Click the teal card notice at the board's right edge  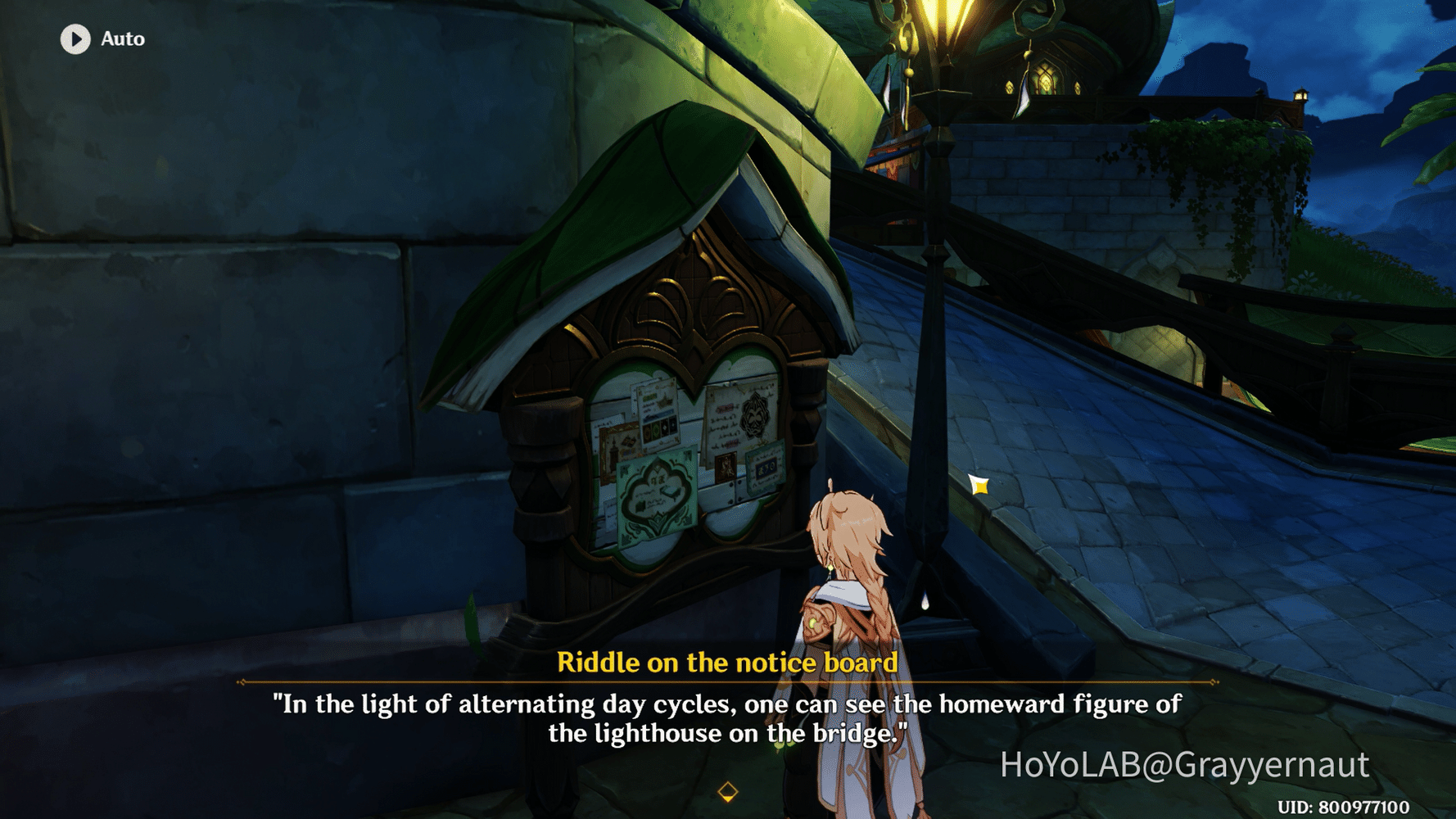pyautogui.click(x=765, y=467)
